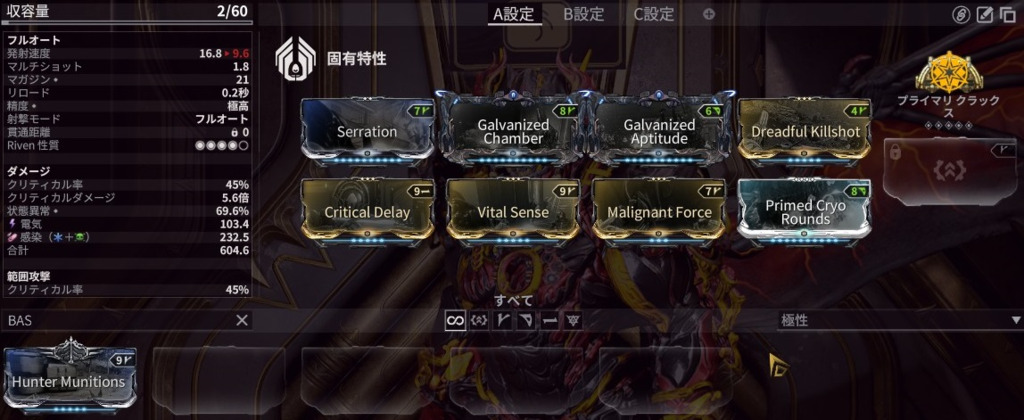Select the Galvanized Chamber mod
Screen dimensions: 1024x420
coord(513,131)
